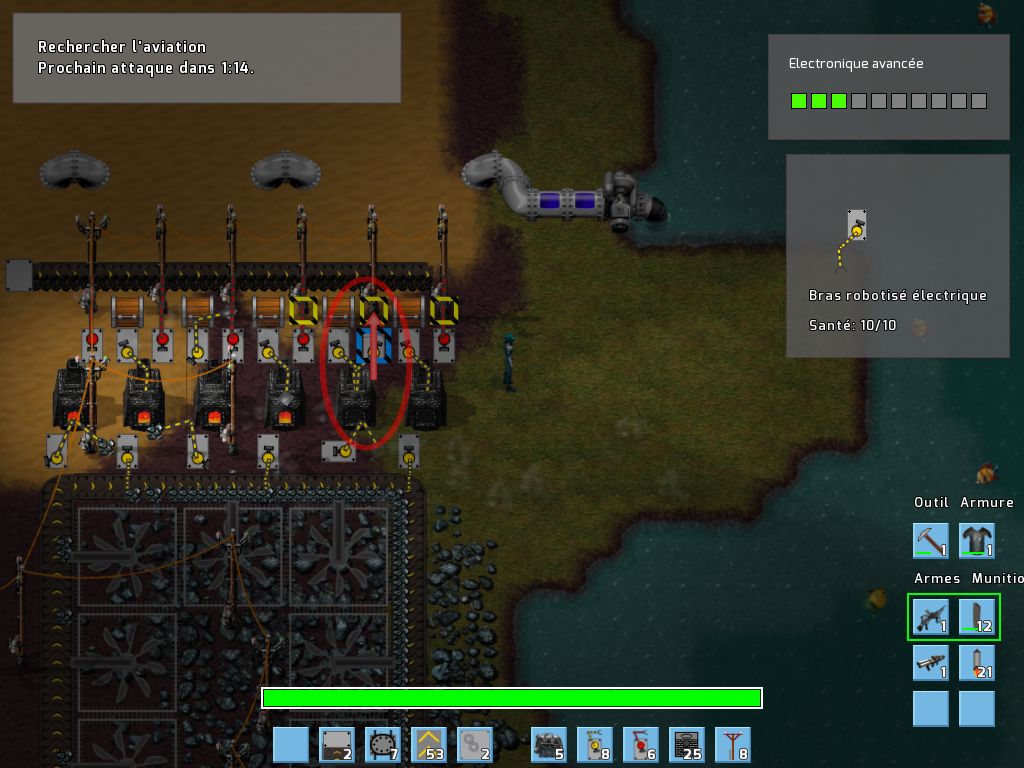Choose the round boiler item with 7
Screen dimensions: 1024x768
point(383,745)
